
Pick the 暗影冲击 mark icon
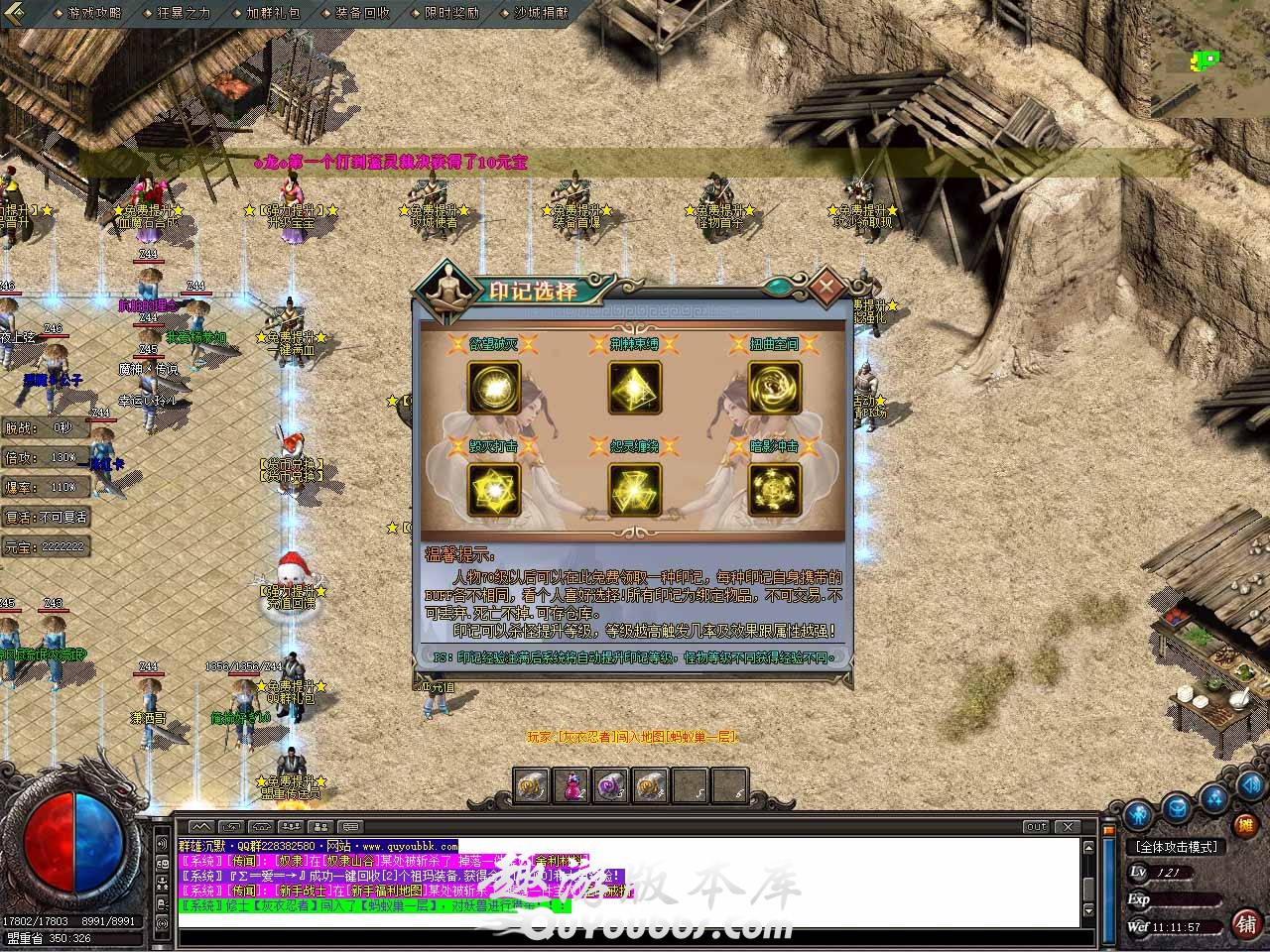(x=775, y=490)
